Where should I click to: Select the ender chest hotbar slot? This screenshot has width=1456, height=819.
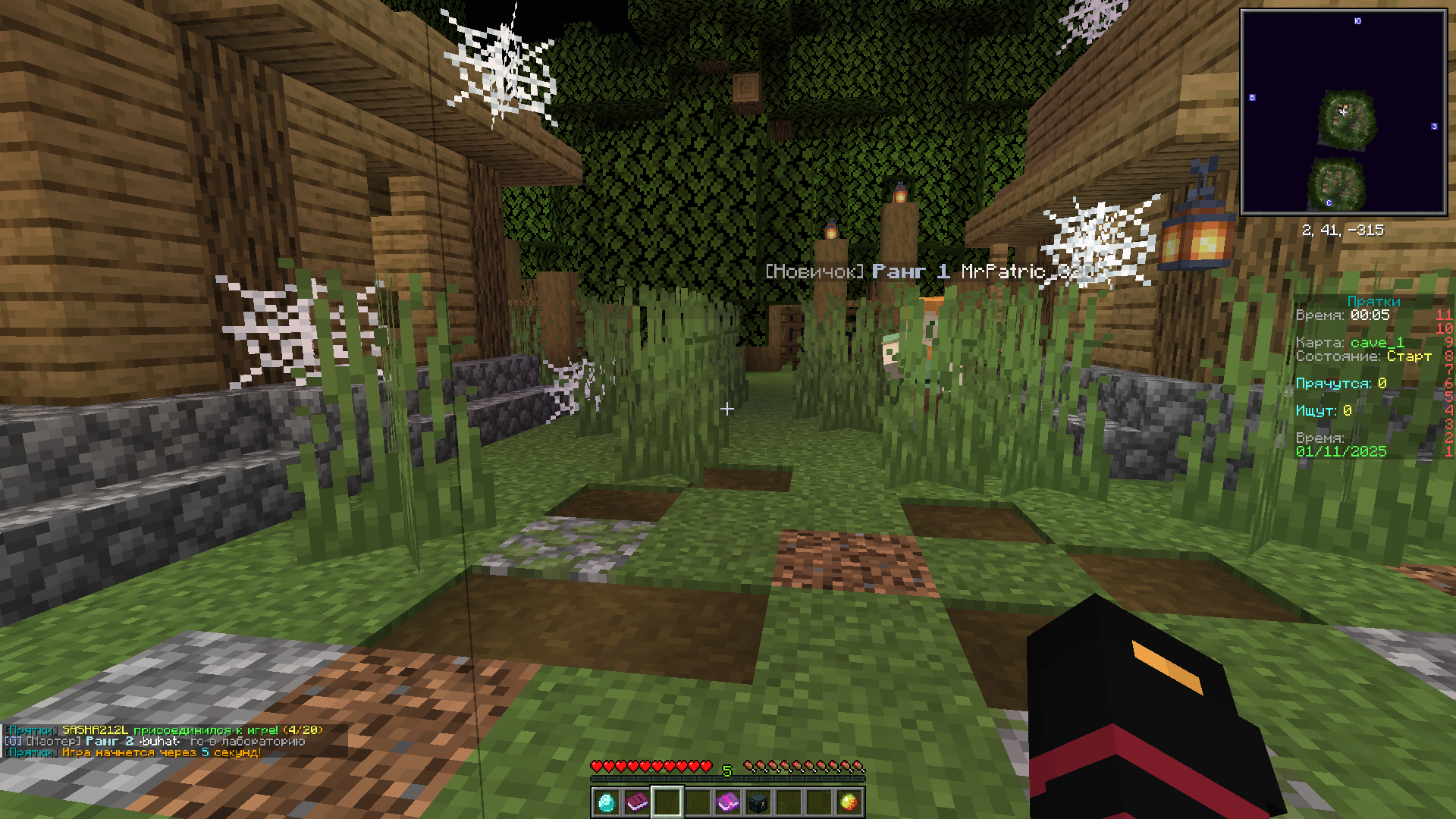tap(758, 802)
